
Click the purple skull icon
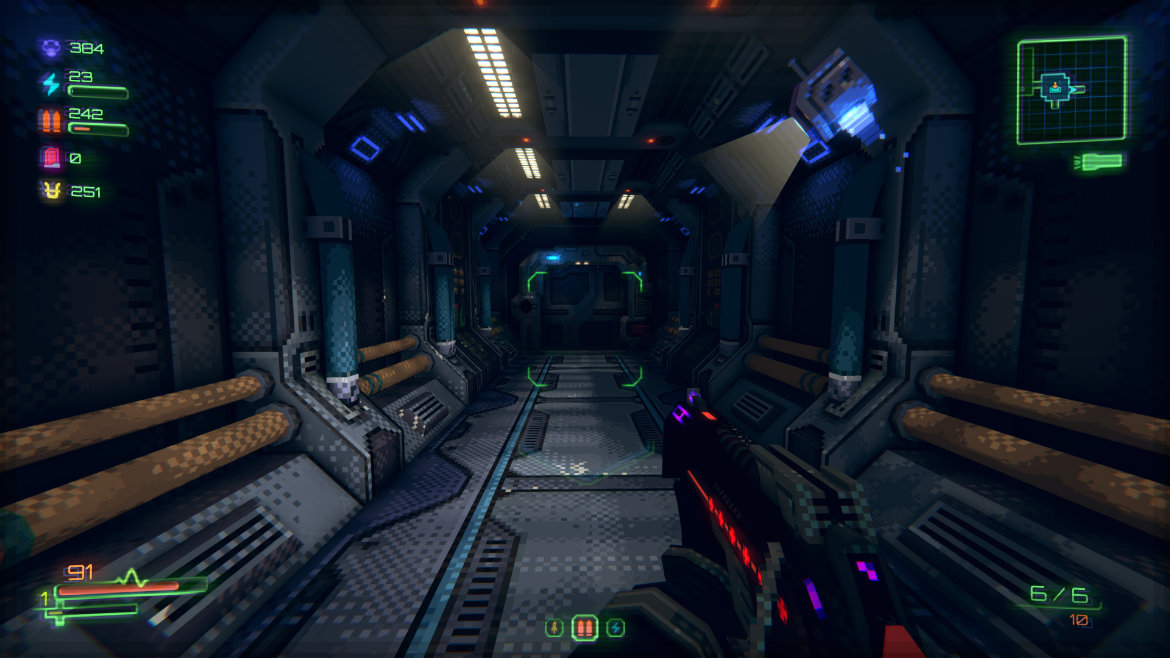pyautogui.click(x=49, y=48)
